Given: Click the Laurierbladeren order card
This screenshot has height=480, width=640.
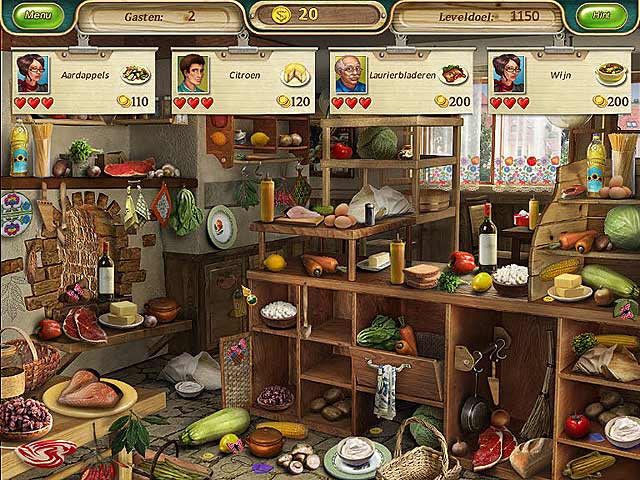Looking at the screenshot, I should coord(402,81).
